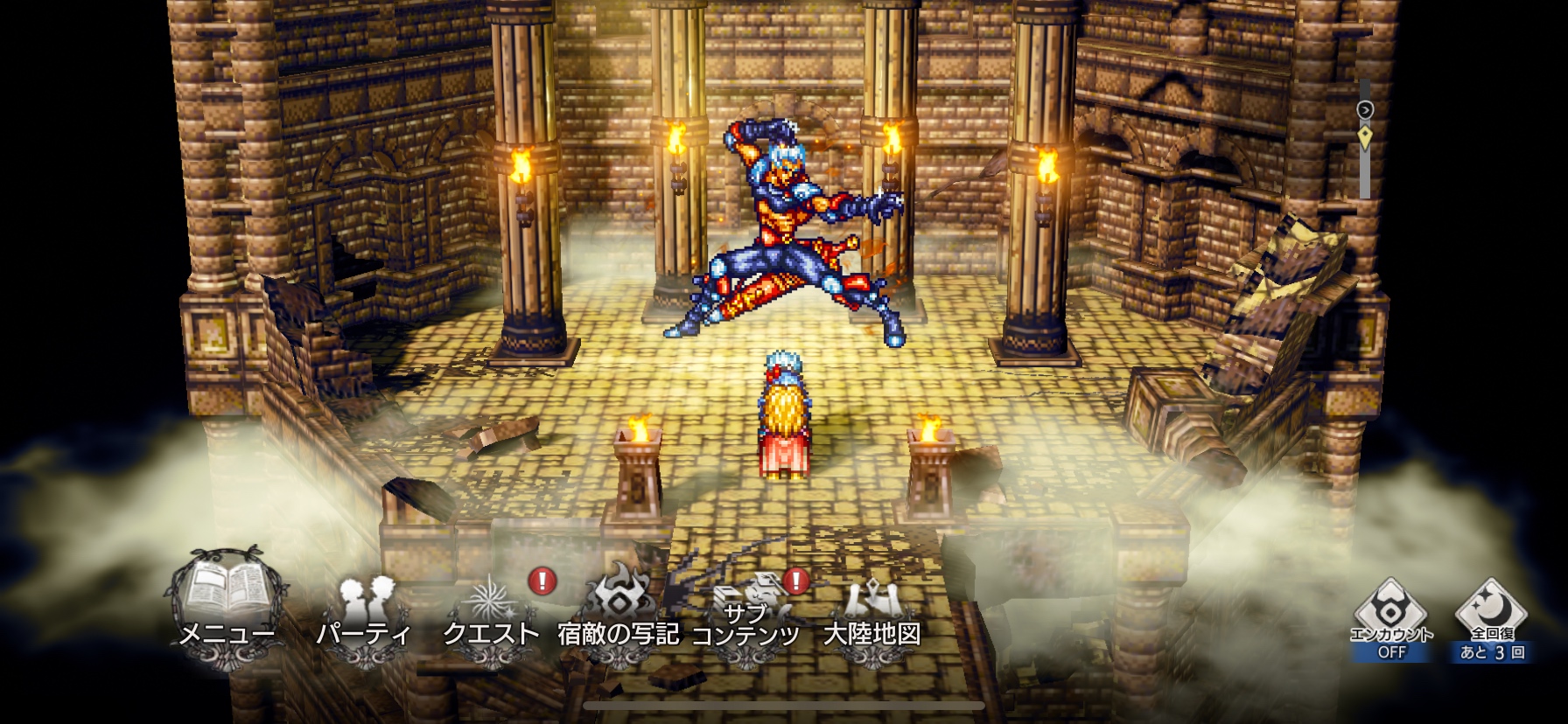
Task: View the 大陸地図 continent map
Action: point(872,612)
